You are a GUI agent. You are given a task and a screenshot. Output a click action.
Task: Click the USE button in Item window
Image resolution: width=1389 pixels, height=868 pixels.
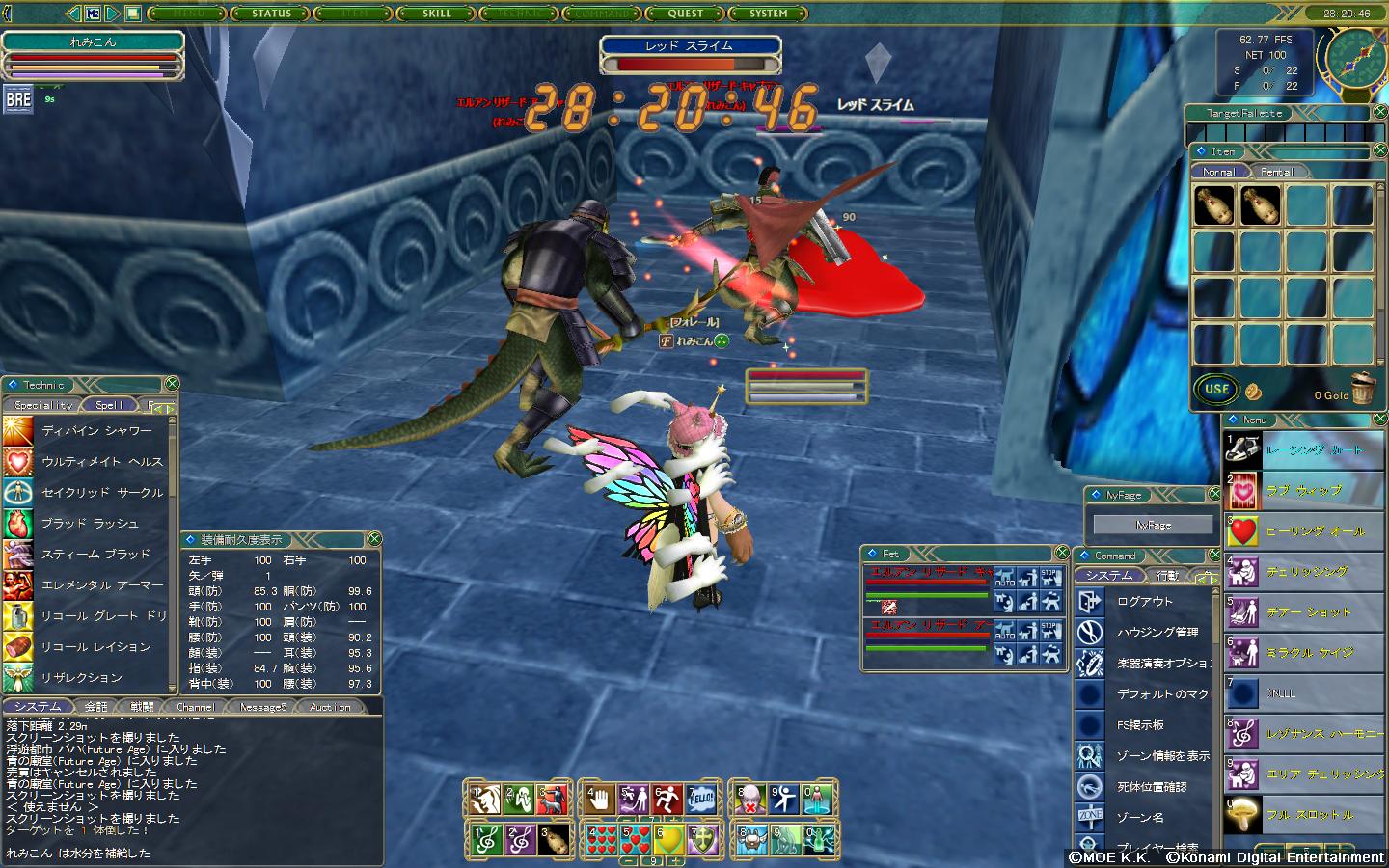1216,390
